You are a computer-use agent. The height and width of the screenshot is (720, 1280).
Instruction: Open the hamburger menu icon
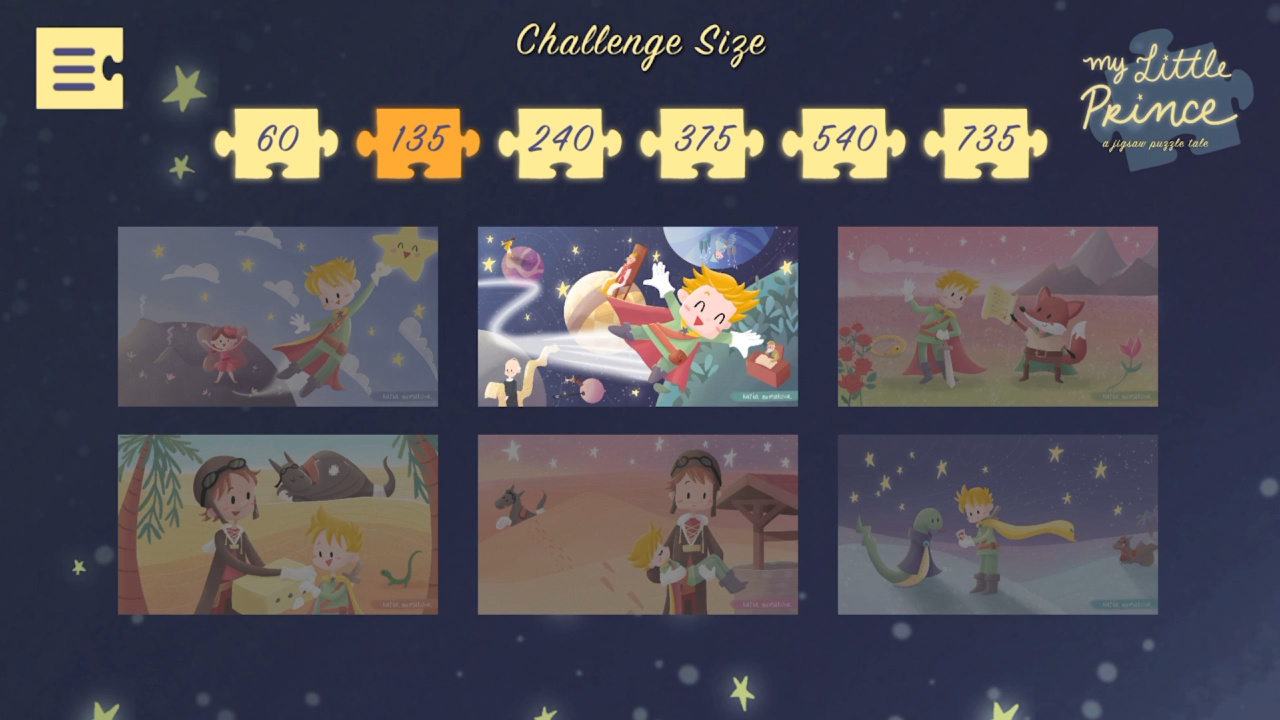pos(80,70)
